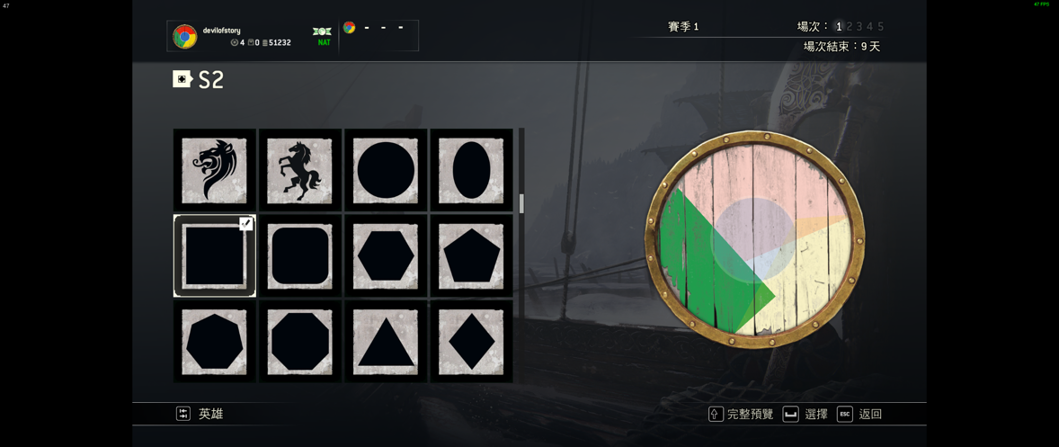Select the diamond emblem shape
The image size is (1059, 447).
[x=471, y=342]
